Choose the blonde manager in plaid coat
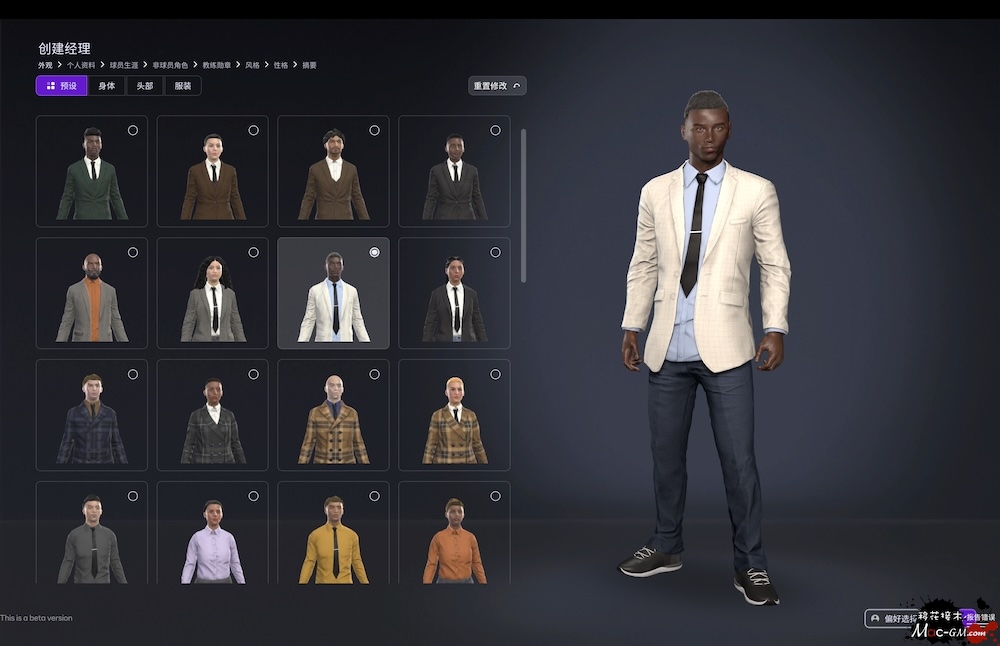 pyautogui.click(x=454, y=415)
